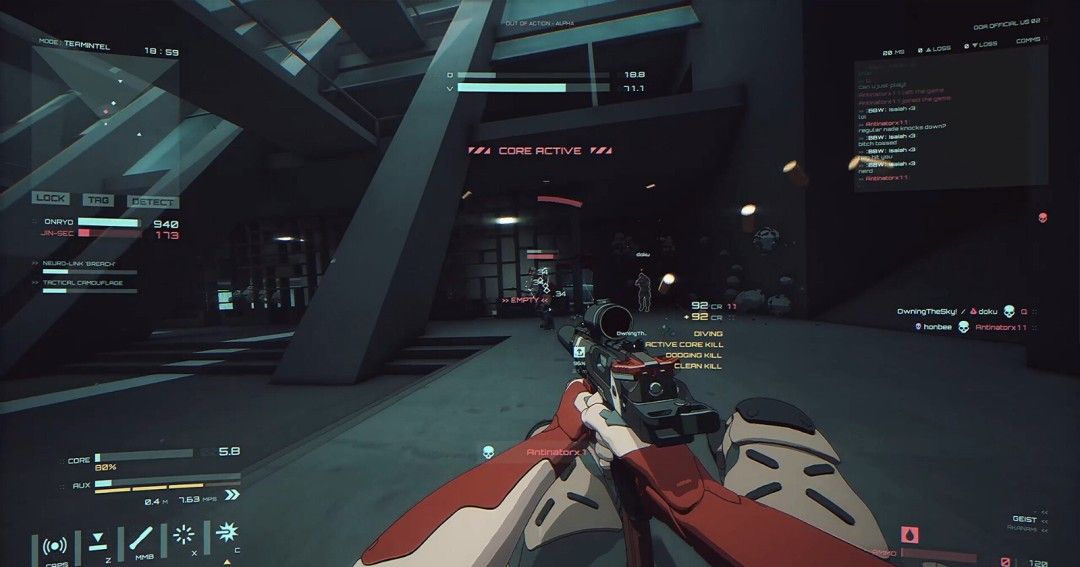Click the honbee kill feed entry

(975, 327)
